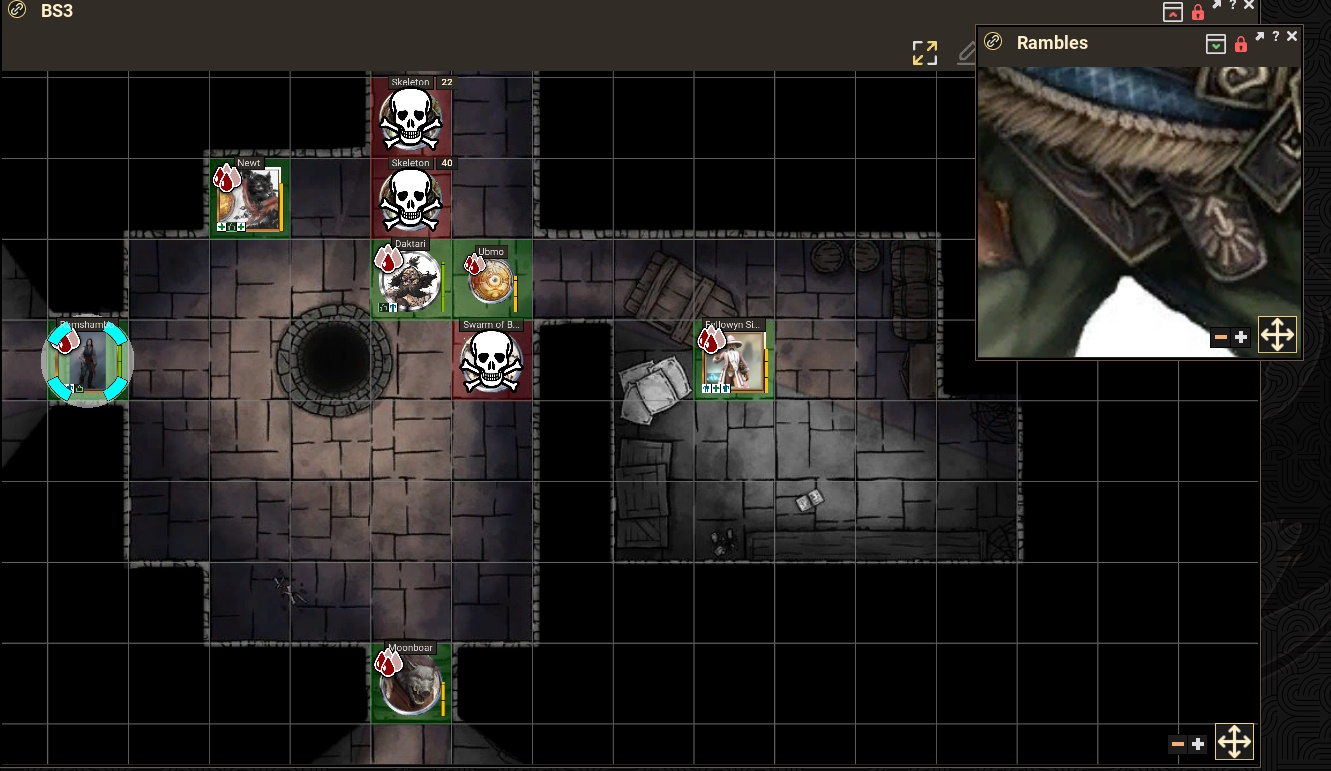The height and width of the screenshot is (771, 1331).
Task: Close the Rambles image window
Action: click(1292, 37)
